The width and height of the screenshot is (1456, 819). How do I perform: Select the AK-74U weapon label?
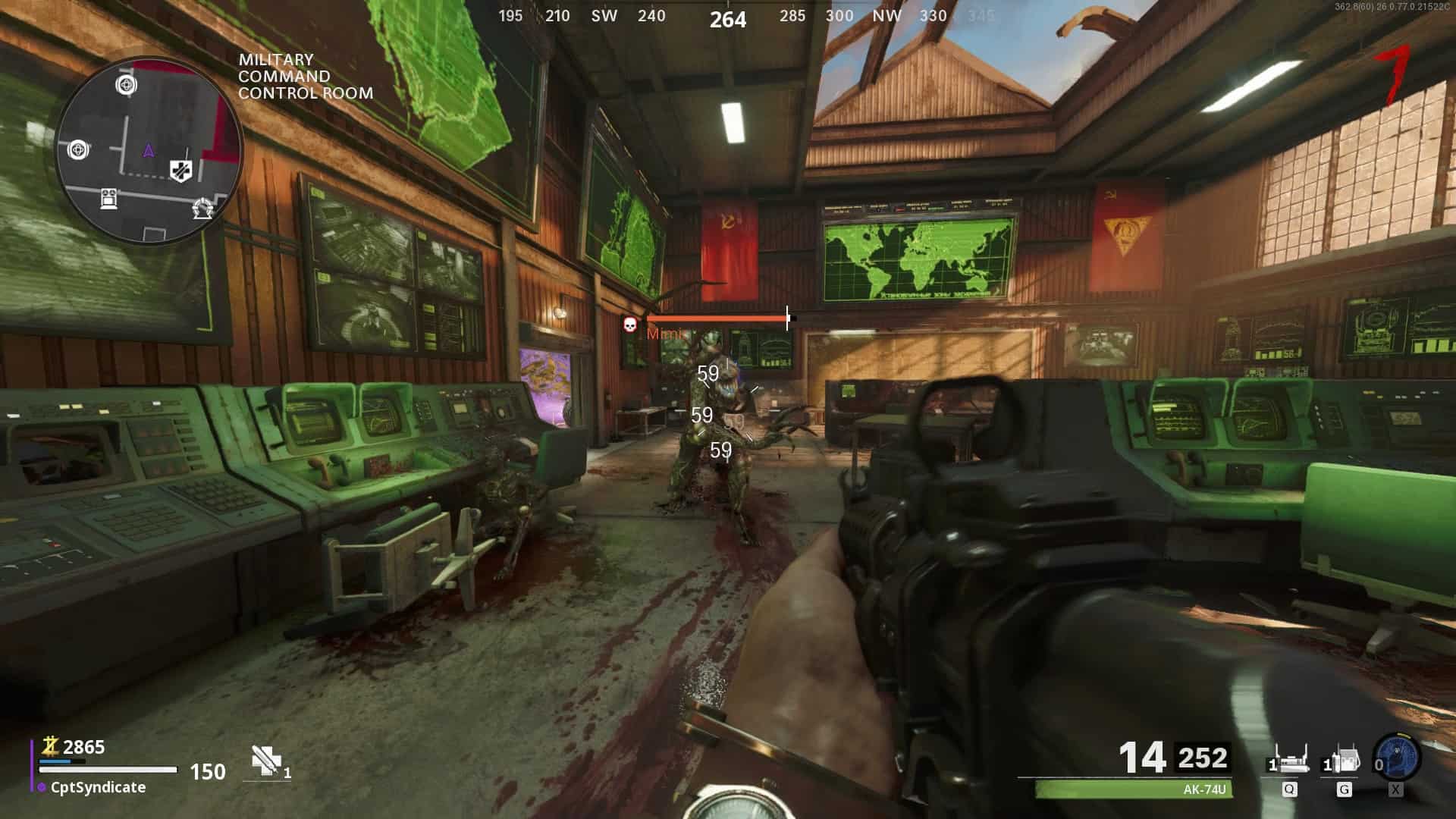(1203, 789)
